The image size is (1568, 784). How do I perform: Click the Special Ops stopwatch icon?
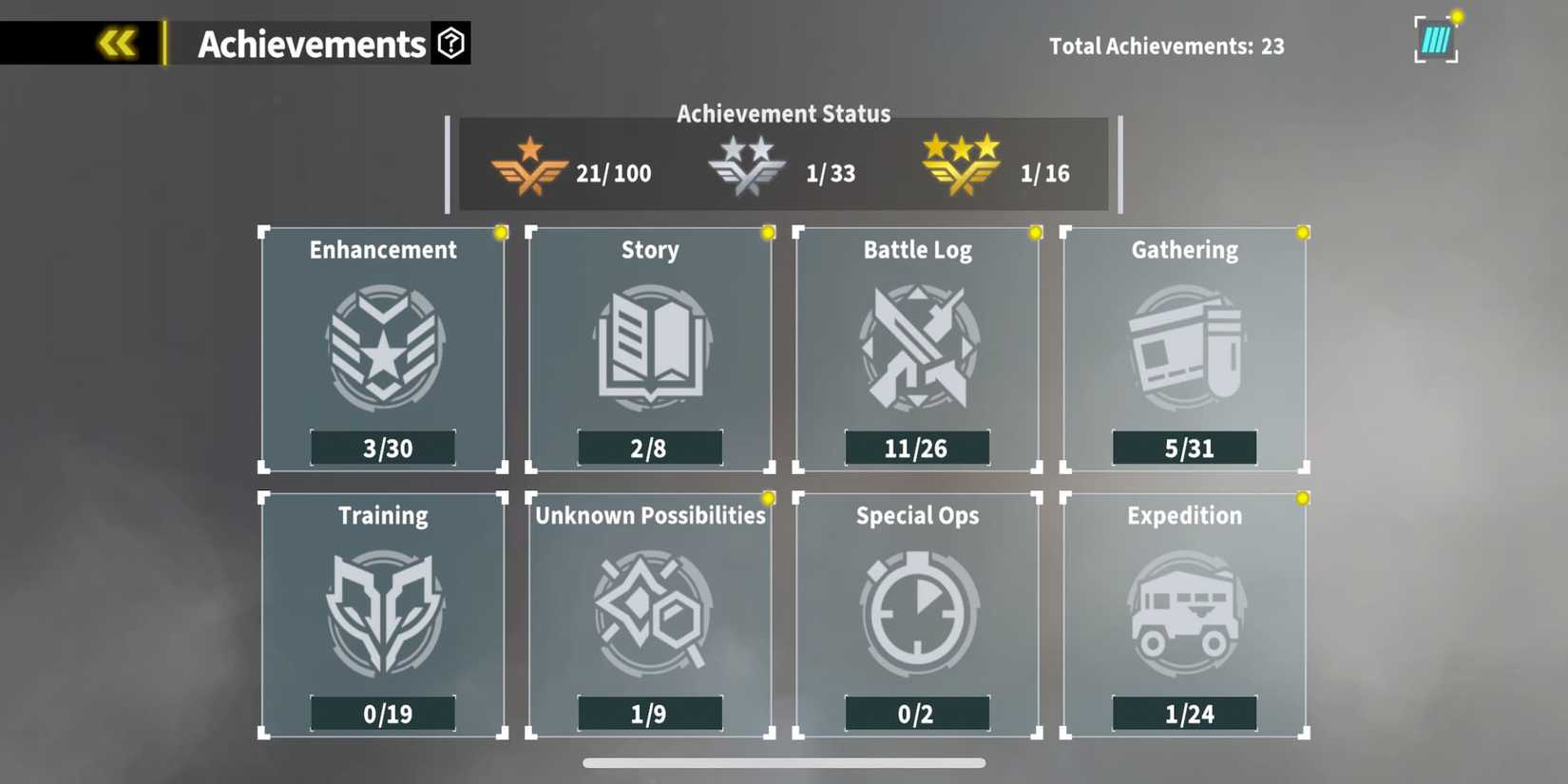coord(917,613)
